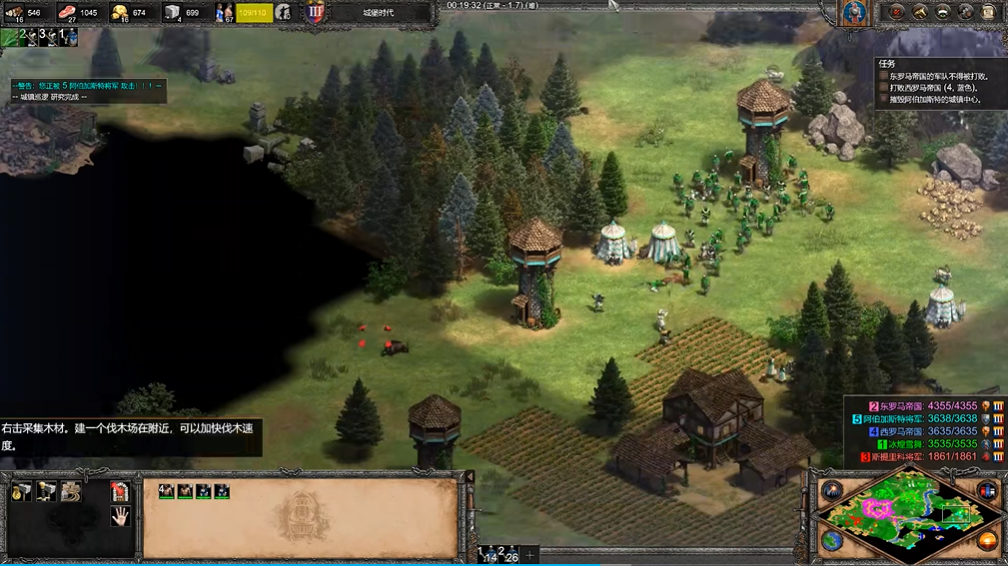
Task: Select the 东罗马帝国 row in the scoreboard
Action: coord(920,406)
